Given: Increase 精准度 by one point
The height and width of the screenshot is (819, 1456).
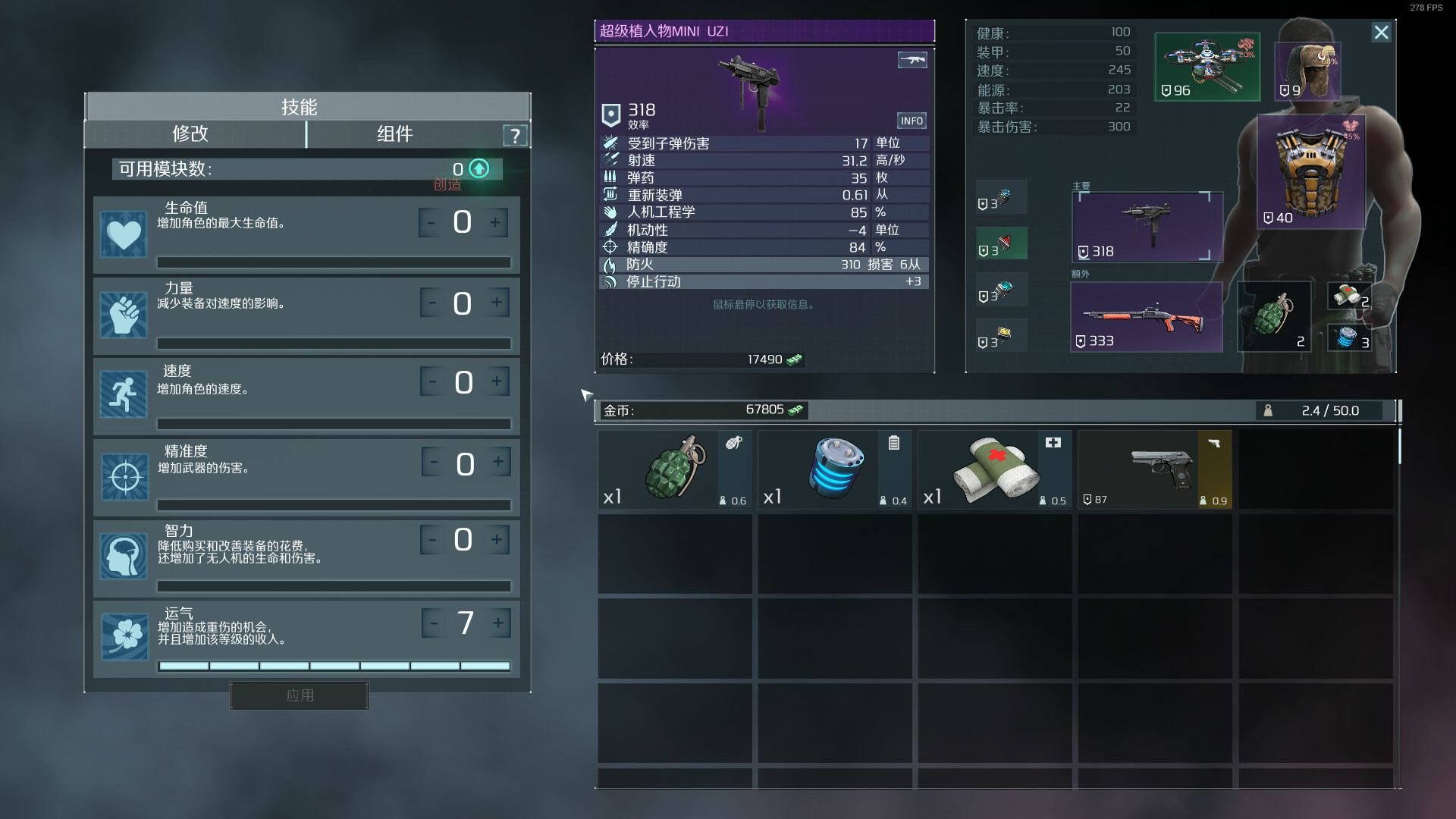Looking at the screenshot, I should coord(498,462).
